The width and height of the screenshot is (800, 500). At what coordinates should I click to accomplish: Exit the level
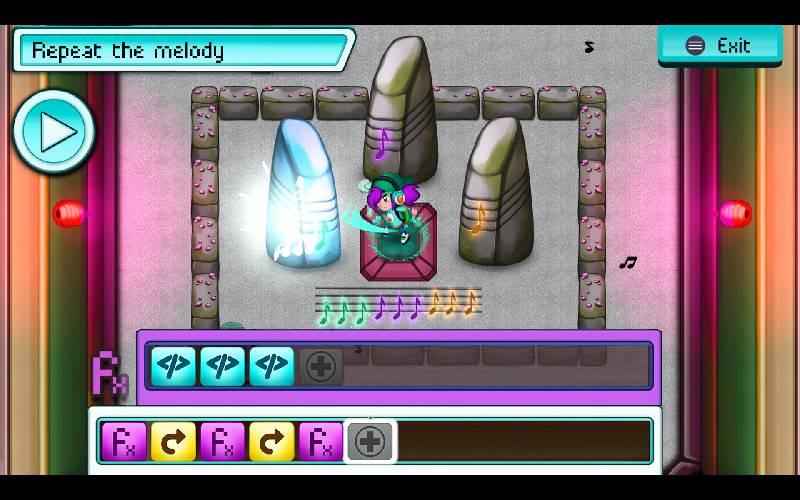pyautogui.click(x=720, y=46)
